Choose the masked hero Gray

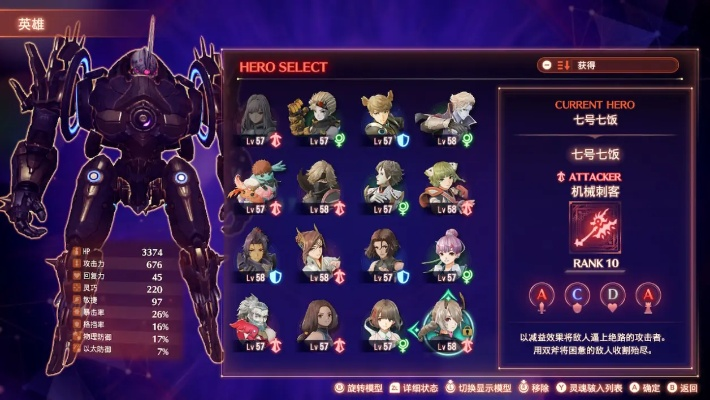(320, 182)
